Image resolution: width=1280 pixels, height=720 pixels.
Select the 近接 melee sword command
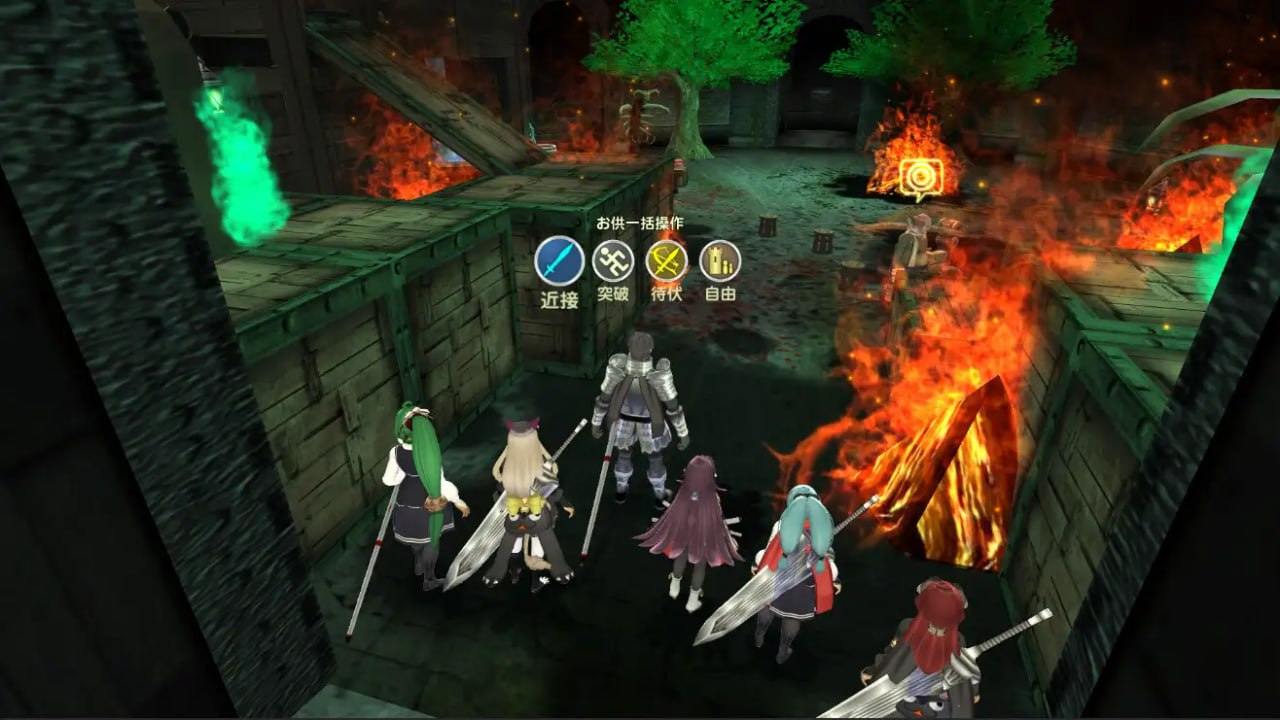559,261
